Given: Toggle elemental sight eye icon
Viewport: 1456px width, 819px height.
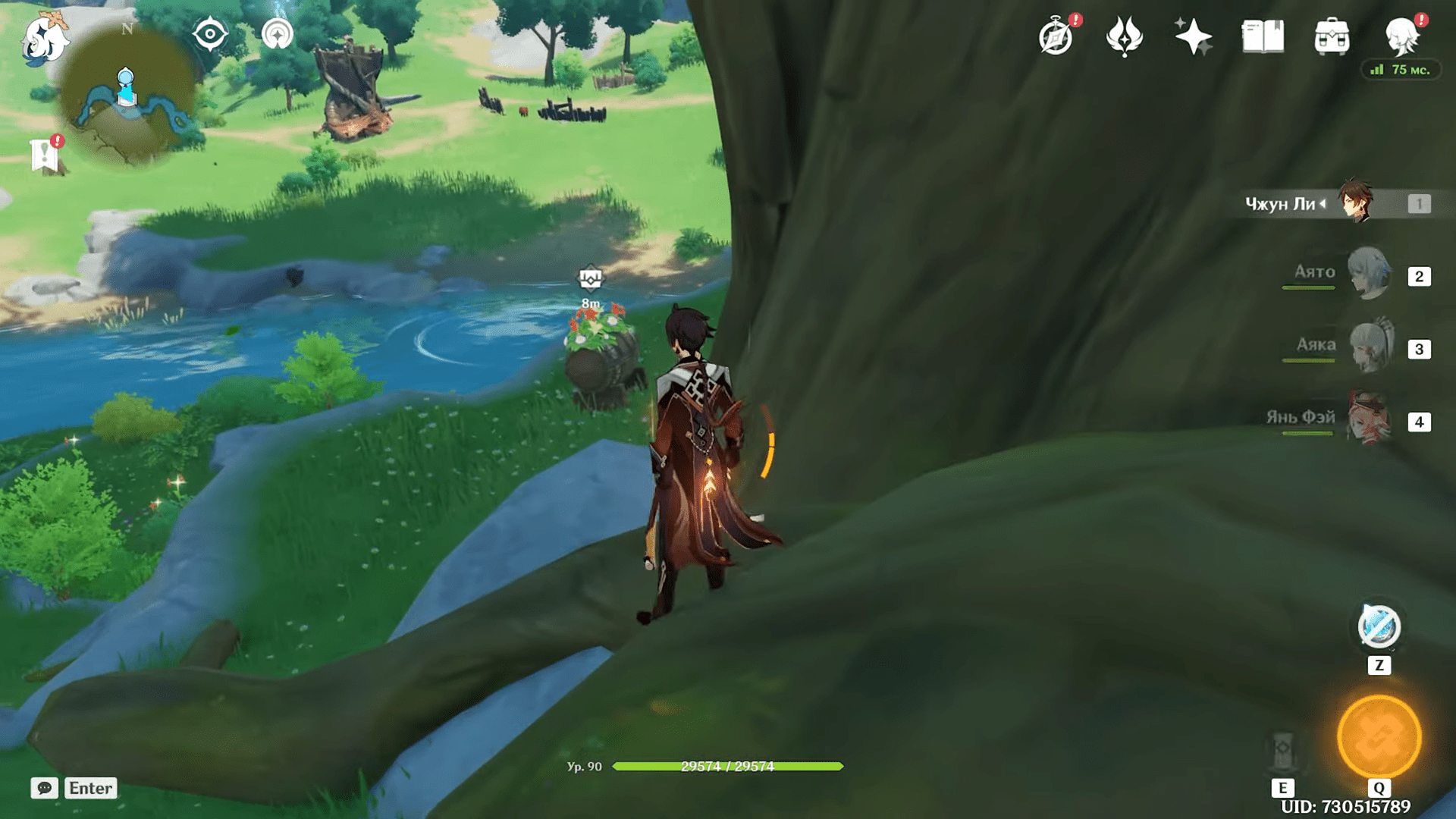Looking at the screenshot, I should point(210,34).
